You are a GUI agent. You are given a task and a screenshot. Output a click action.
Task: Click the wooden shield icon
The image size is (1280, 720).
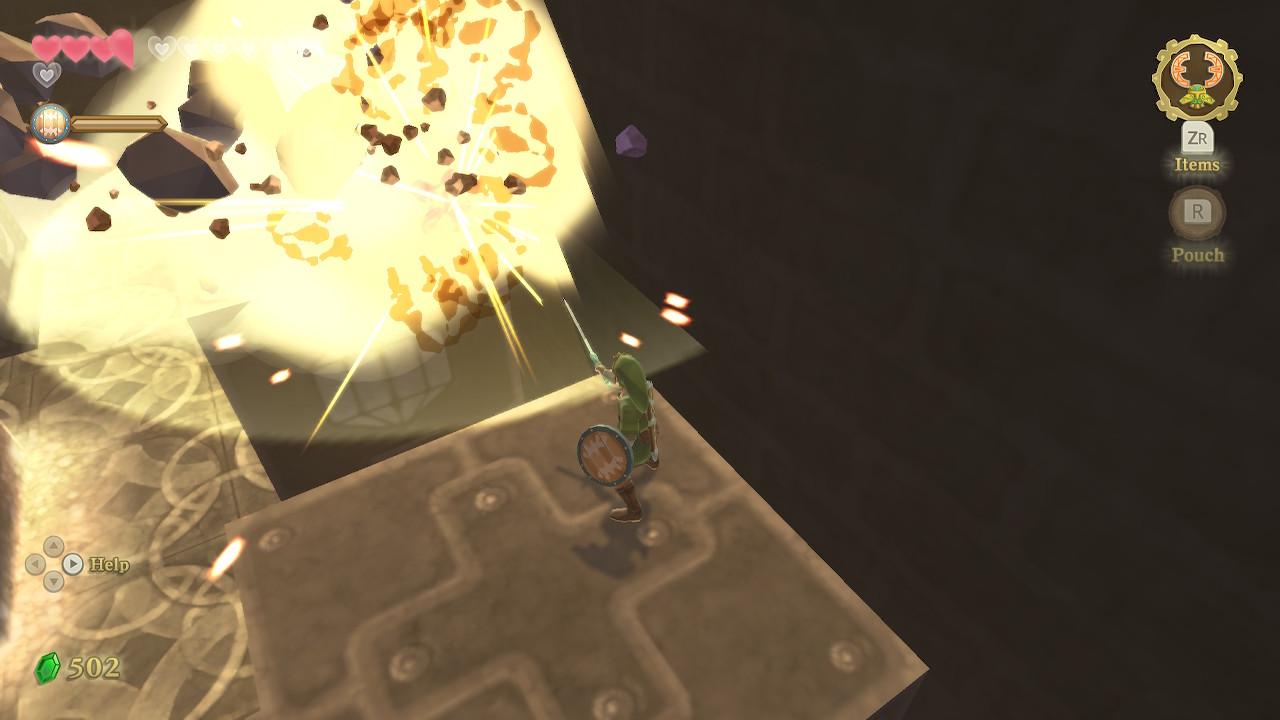[x=50, y=124]
